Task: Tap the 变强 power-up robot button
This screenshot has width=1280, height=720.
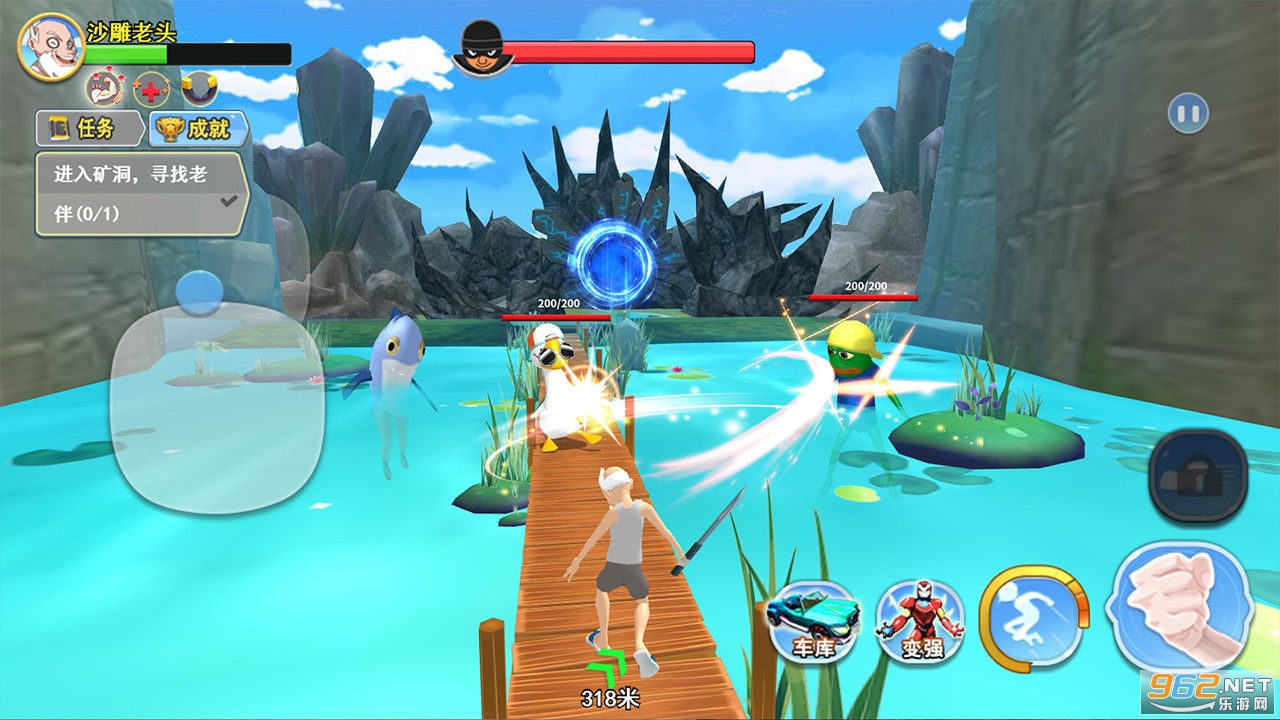Action: (x=919, y=621)
